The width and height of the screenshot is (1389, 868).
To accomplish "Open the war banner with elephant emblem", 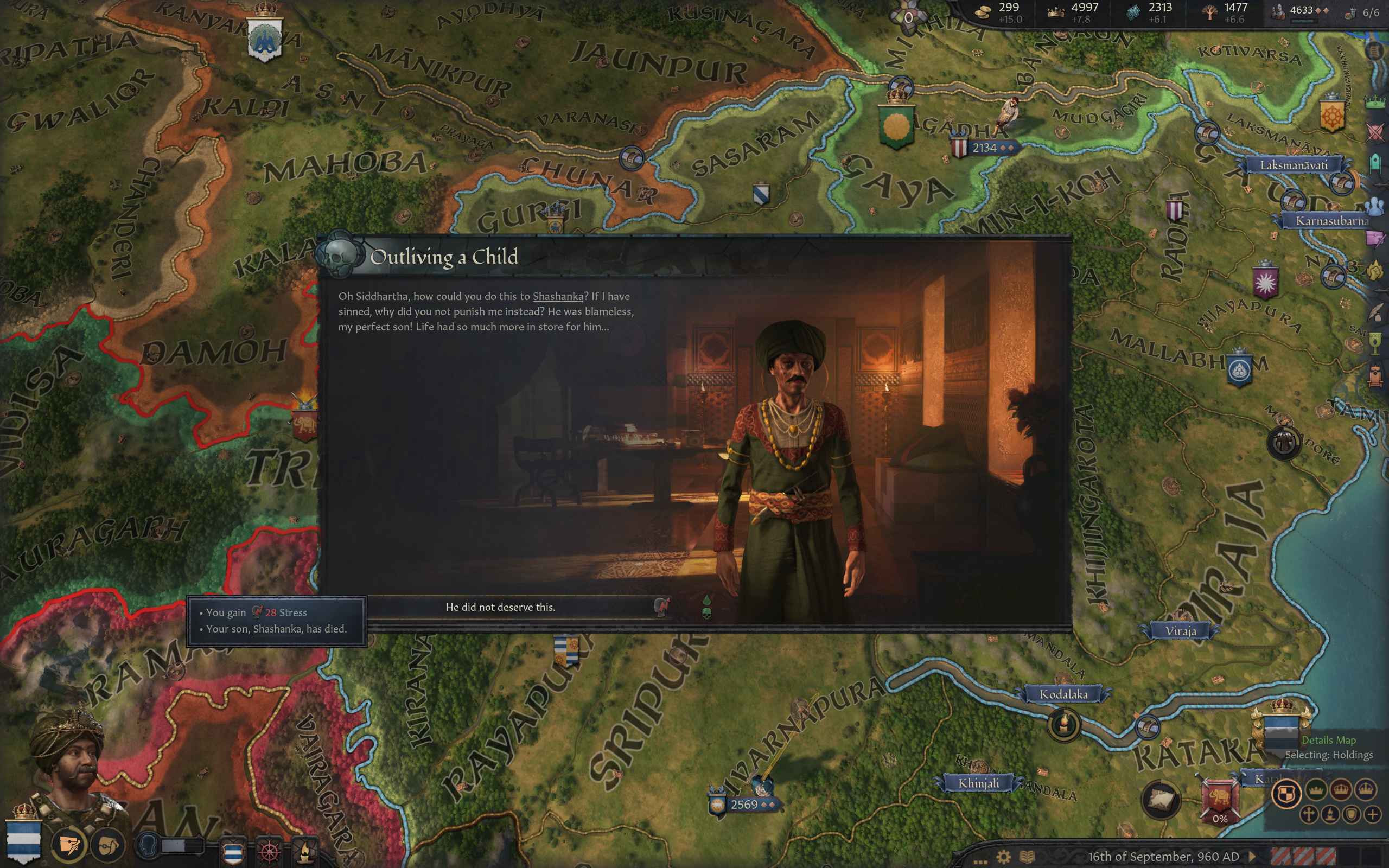I will tap(1220, 800).
